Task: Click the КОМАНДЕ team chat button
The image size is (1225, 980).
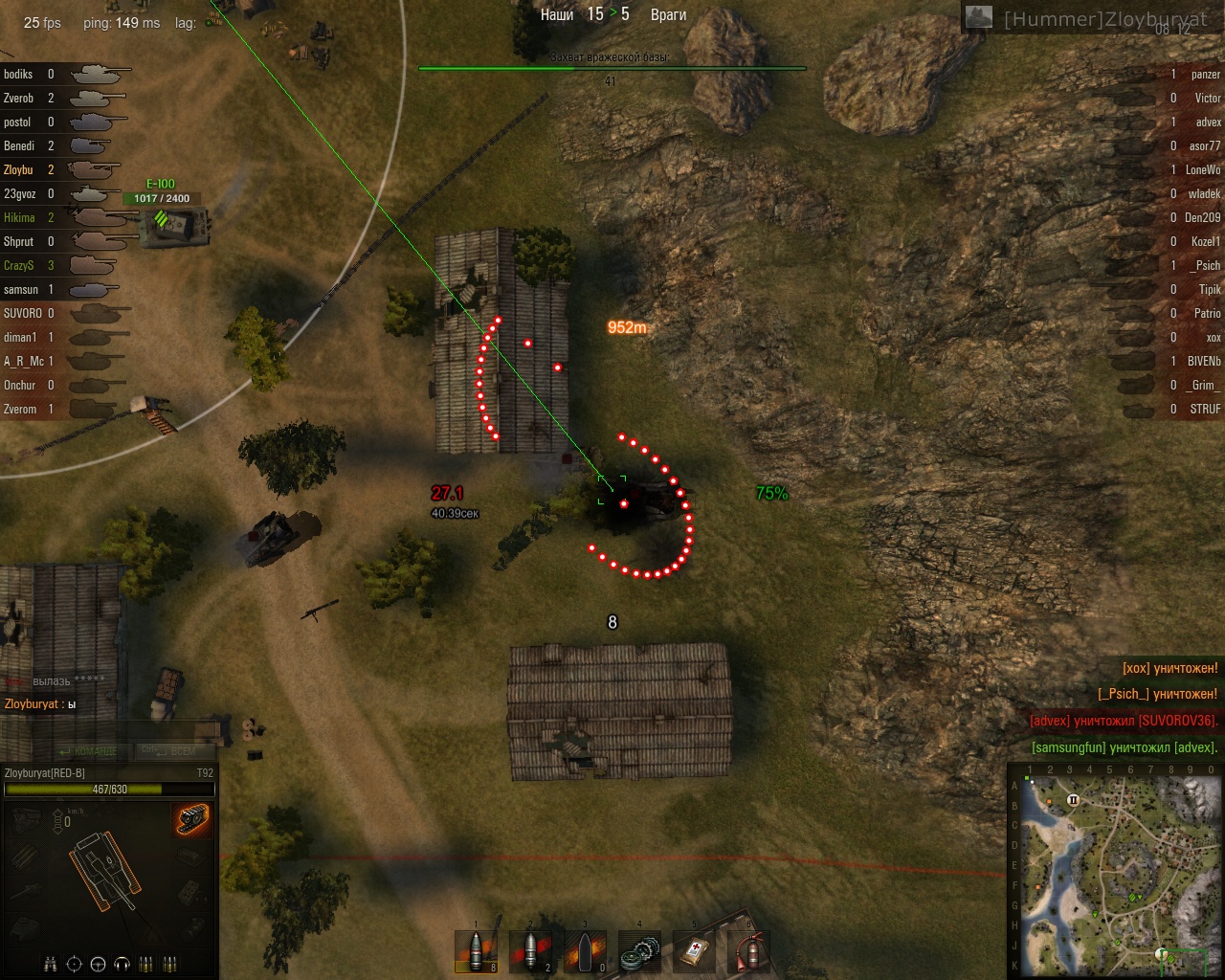Action: point(90,751)
